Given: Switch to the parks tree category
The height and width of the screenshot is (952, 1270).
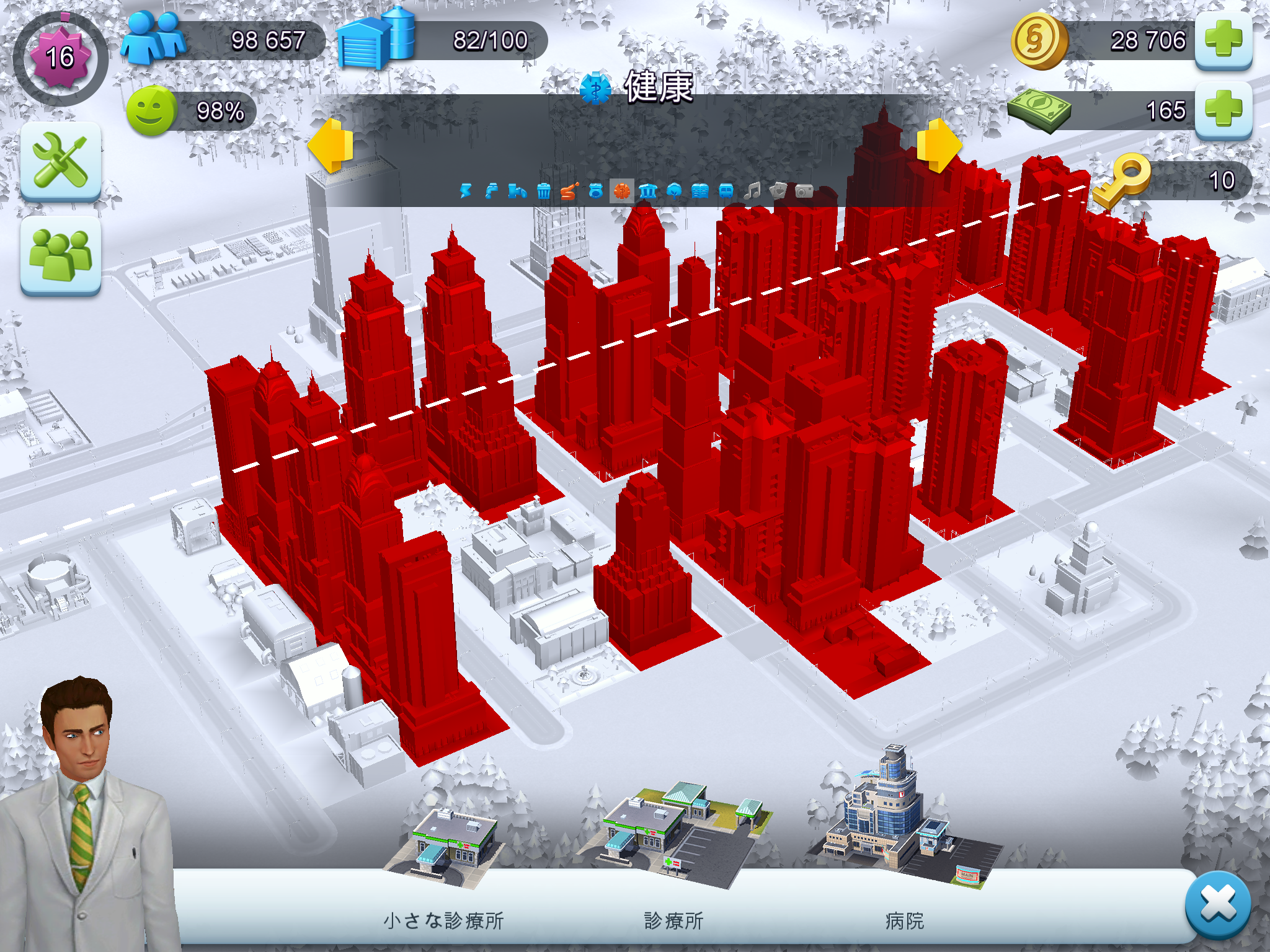Looking at the screenshot, I should [674, 191].
